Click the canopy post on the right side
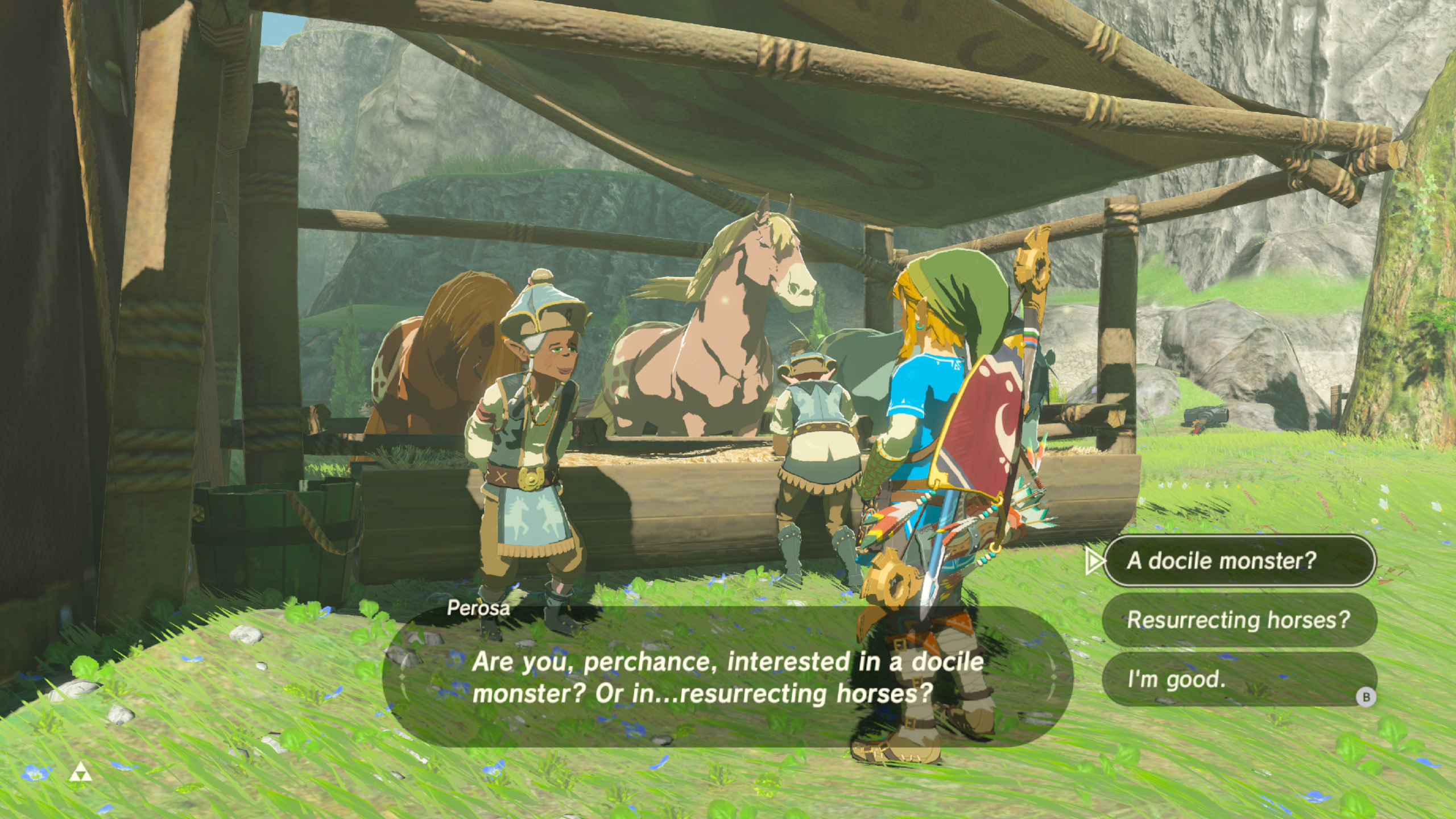The image size is (1456, 819). [1118, 313]
